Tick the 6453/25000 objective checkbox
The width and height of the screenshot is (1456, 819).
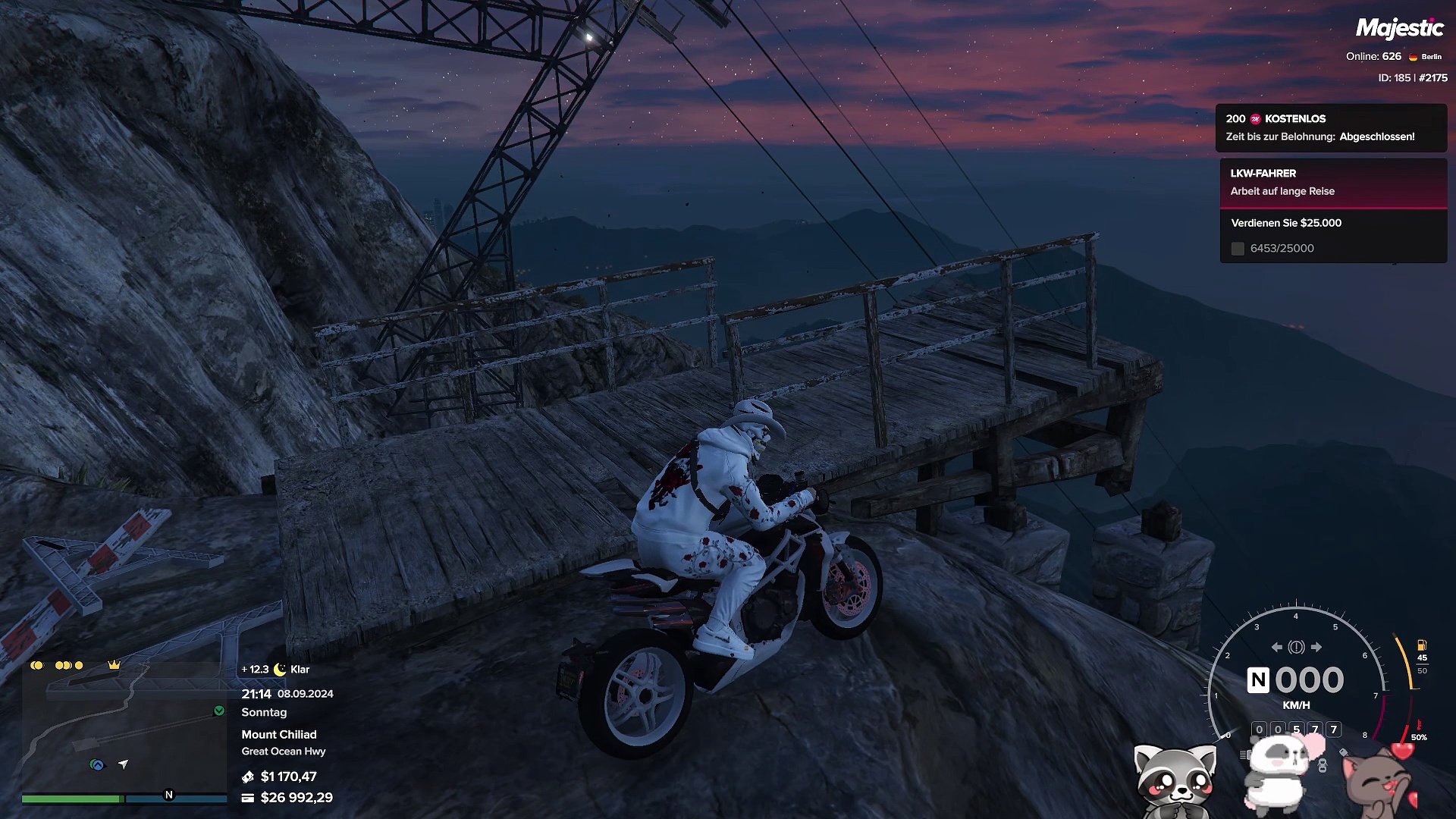(x=1238, y=249)
